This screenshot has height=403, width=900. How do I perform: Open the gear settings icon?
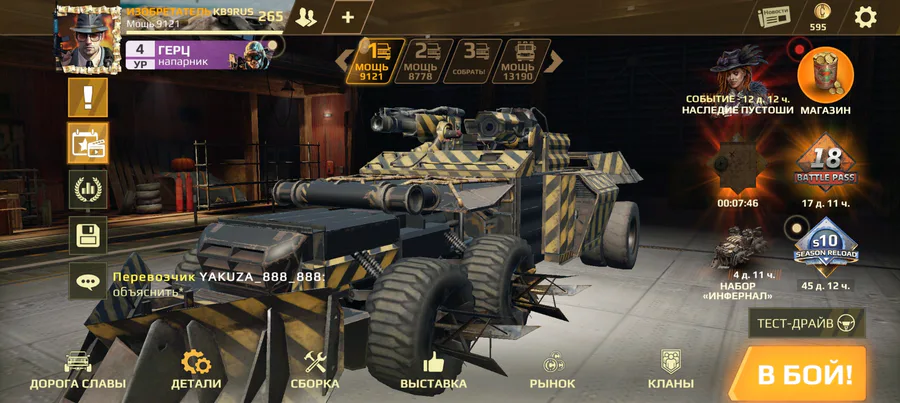pos(865,16)
